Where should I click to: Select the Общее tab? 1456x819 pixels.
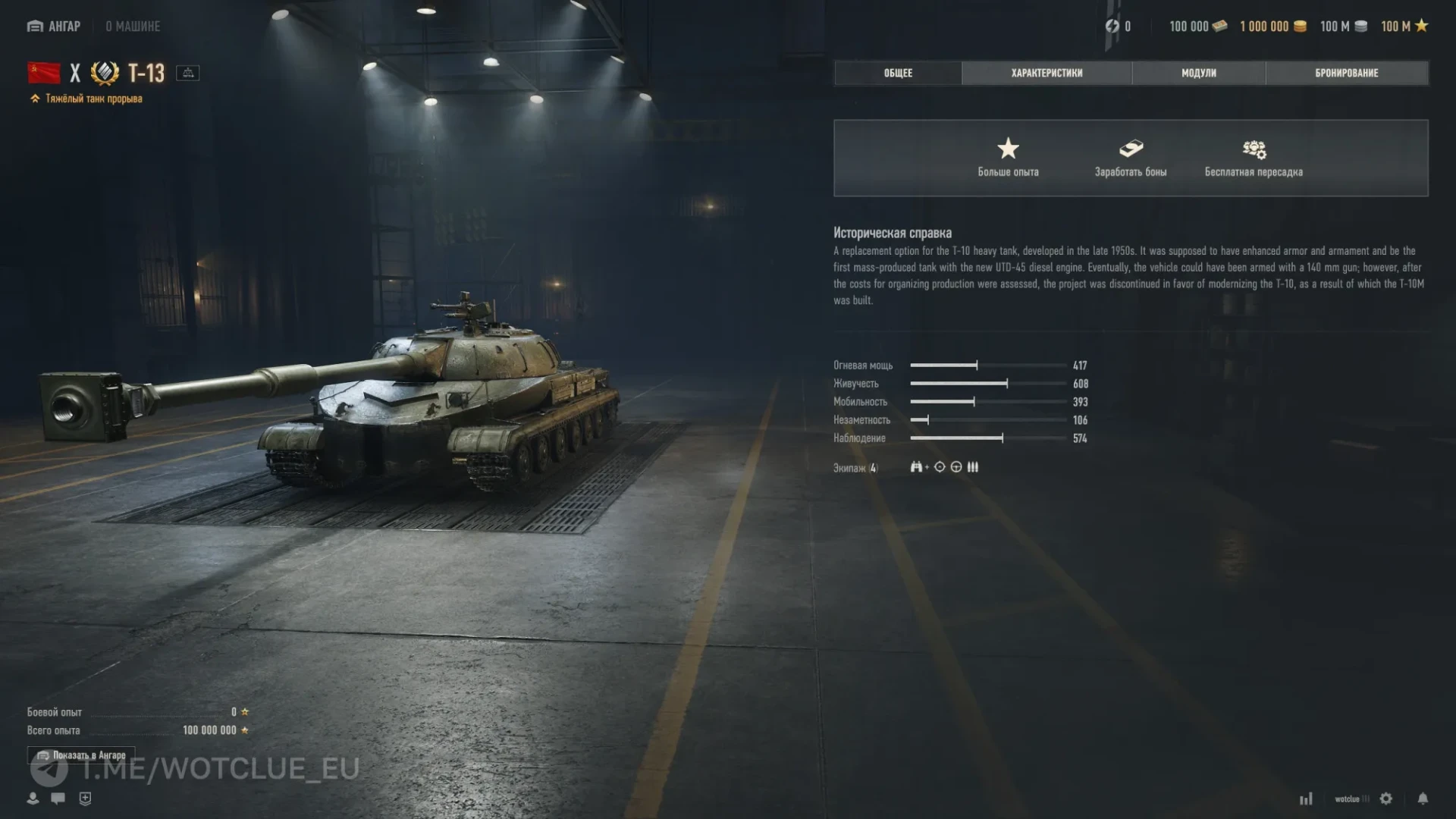pyautogui.click(x=898, y=73)
